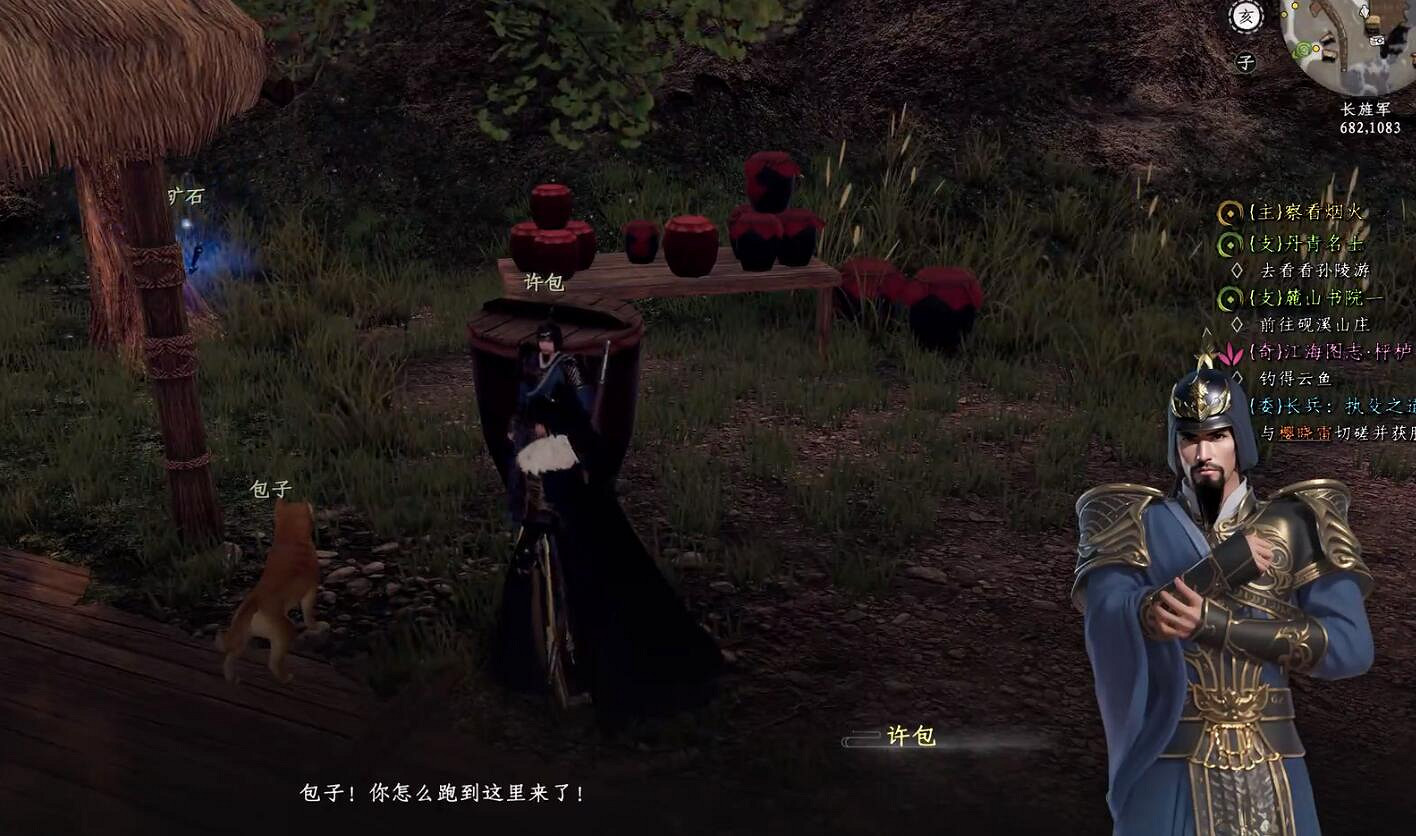This screenshot has height=836, width=1416.
Task: Toggle the diamond marker beside 钓得云鱼
Action: [x=1239, y=377]
